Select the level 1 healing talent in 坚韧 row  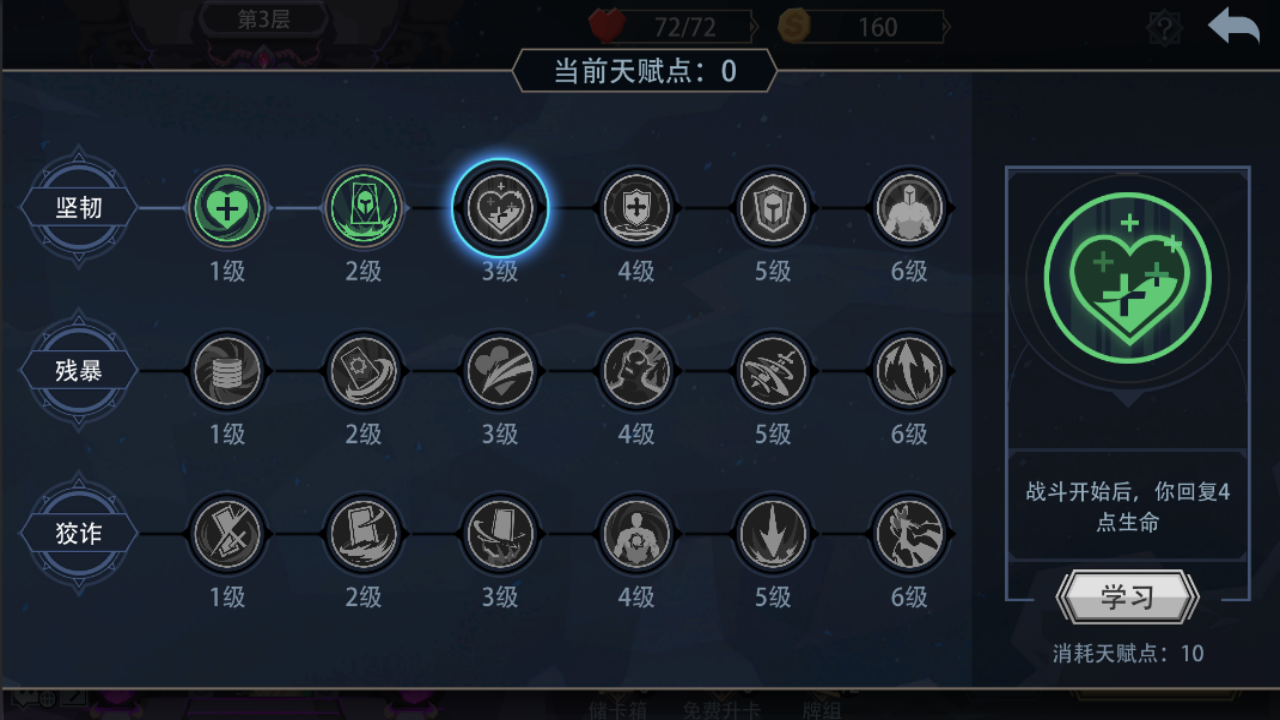click(x=227, y=209)
